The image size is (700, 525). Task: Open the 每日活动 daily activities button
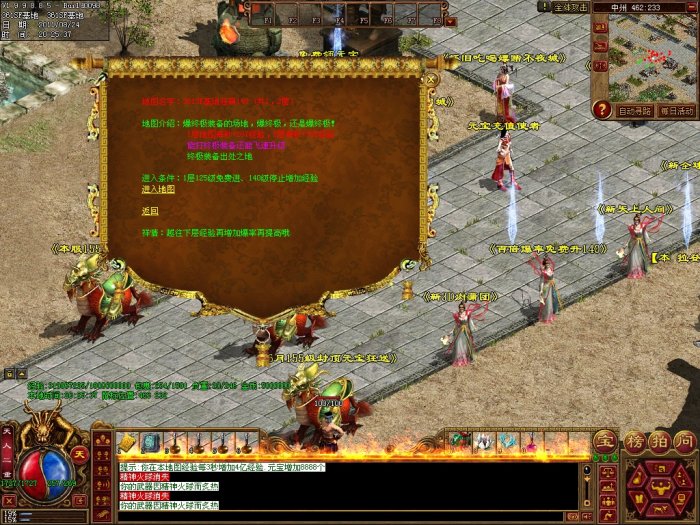tap(678, 111)
